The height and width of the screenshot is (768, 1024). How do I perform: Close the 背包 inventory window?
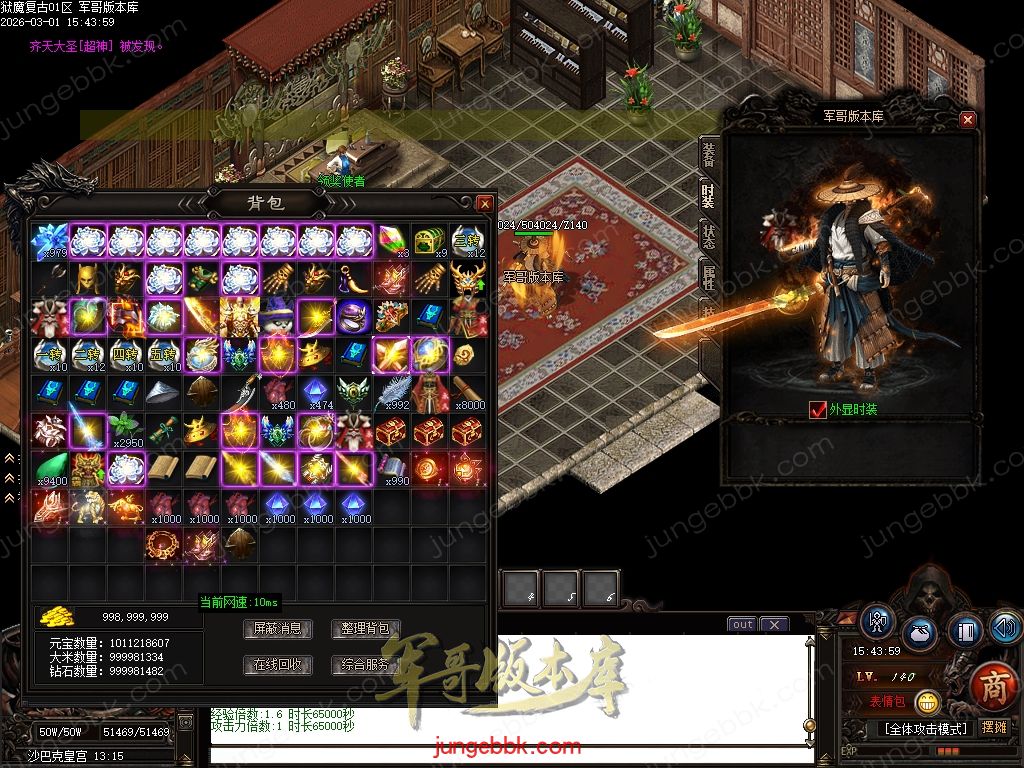tap(485, 203)
